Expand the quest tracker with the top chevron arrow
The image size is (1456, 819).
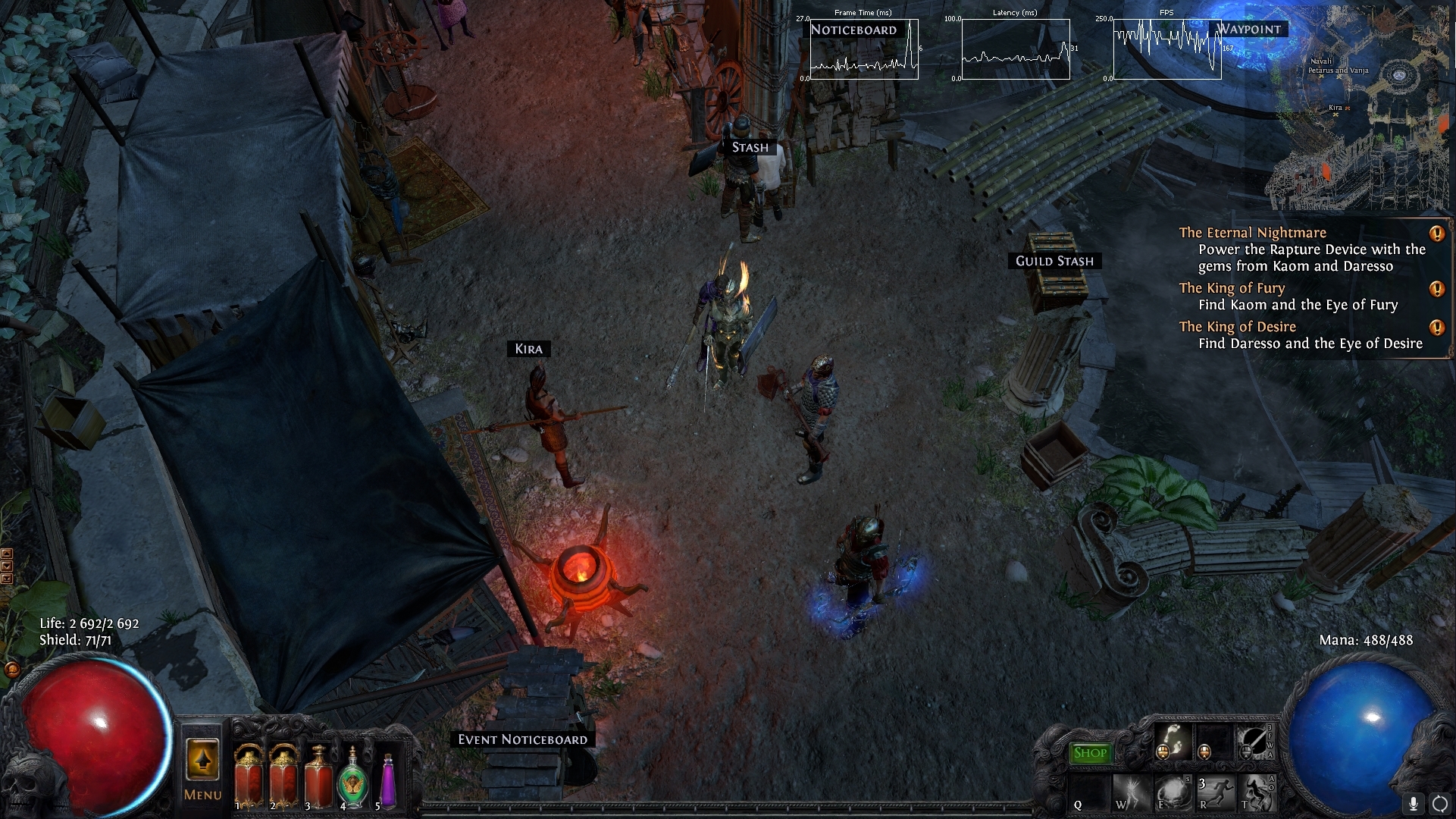(7, 553)
